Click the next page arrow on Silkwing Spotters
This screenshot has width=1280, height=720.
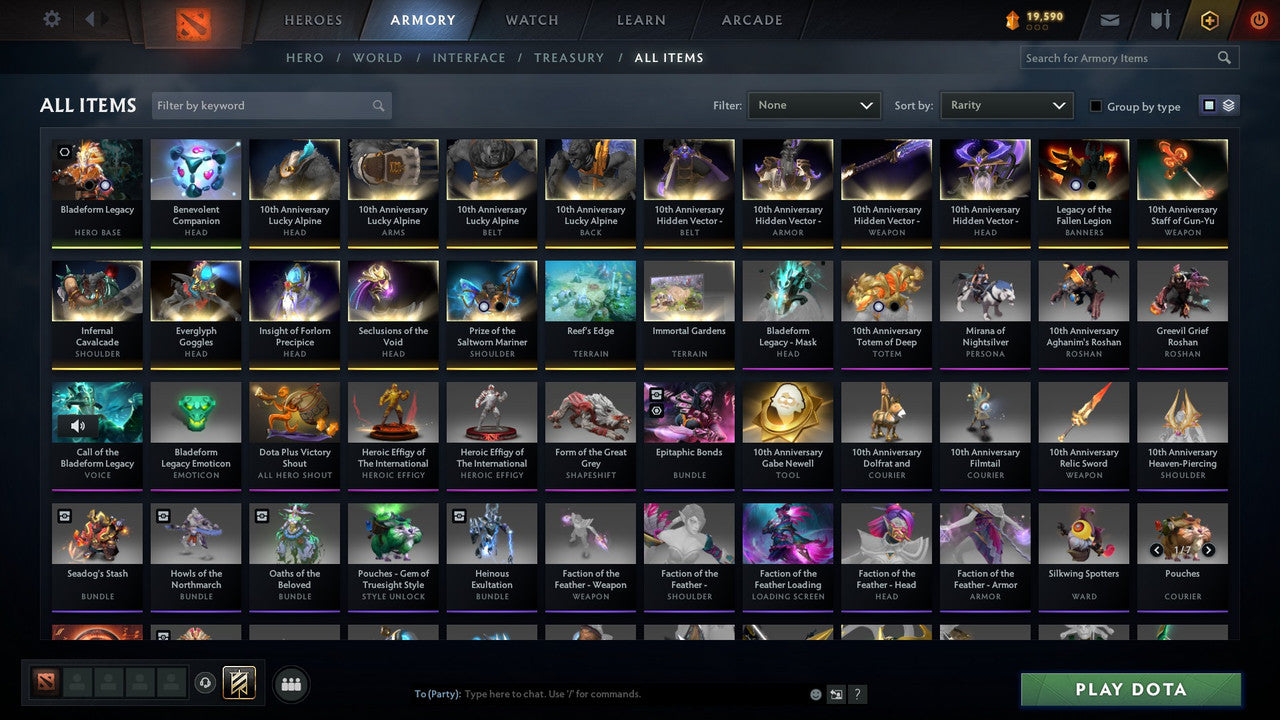pos(1209,550)
